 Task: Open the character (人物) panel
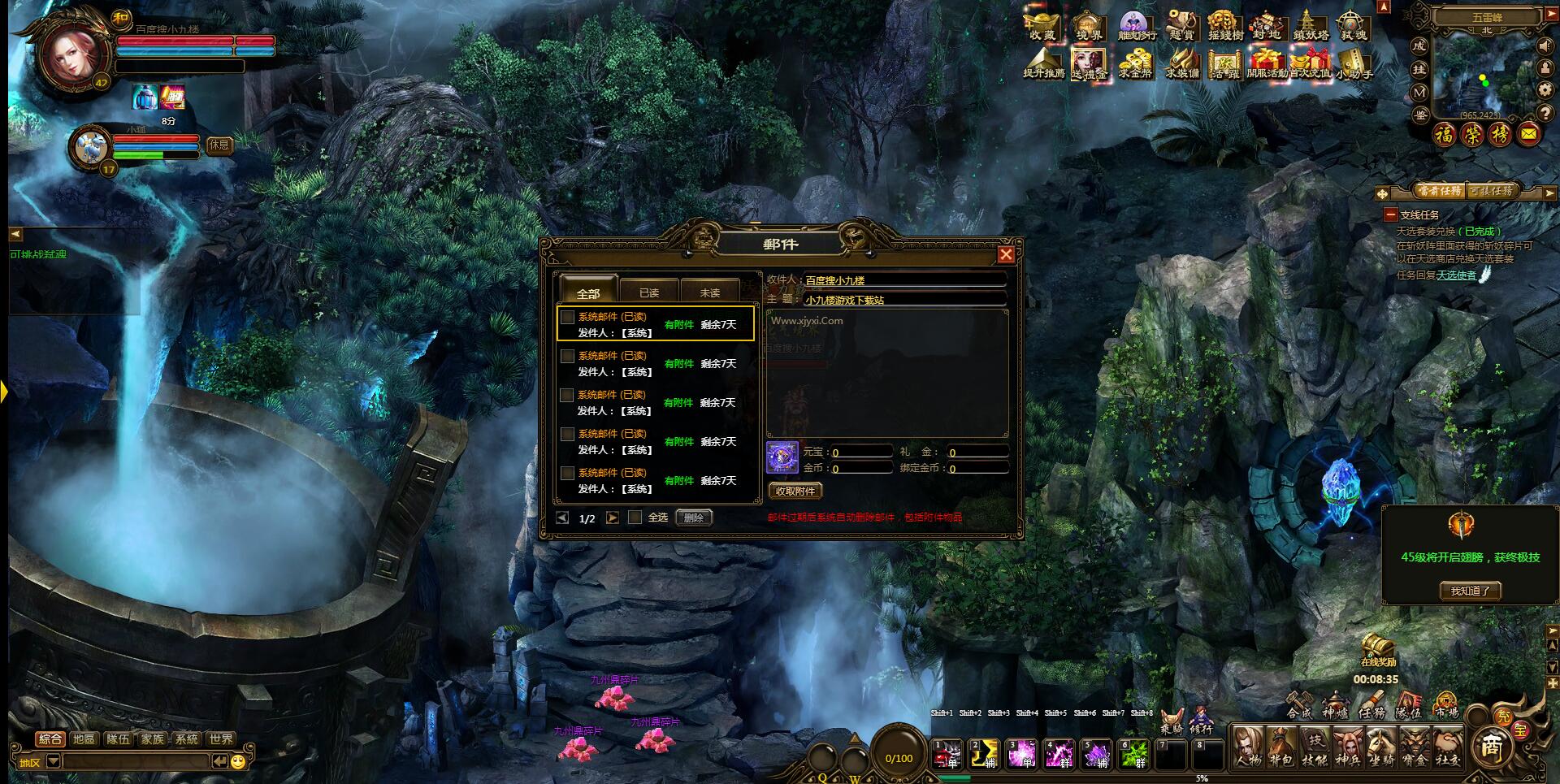pos(1248,747)
